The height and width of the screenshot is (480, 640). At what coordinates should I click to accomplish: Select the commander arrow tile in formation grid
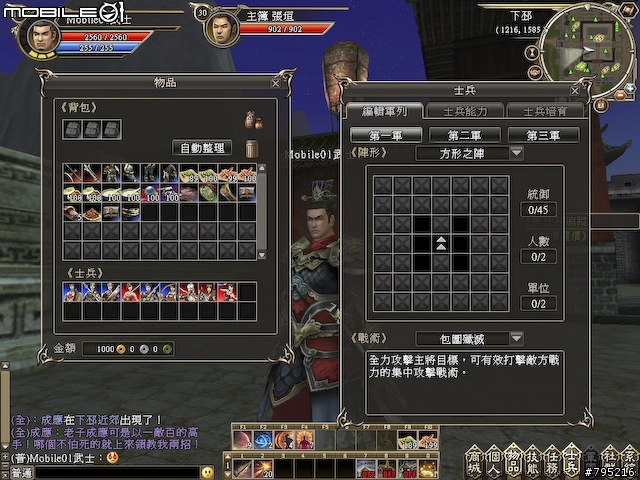tap(441, 242)
